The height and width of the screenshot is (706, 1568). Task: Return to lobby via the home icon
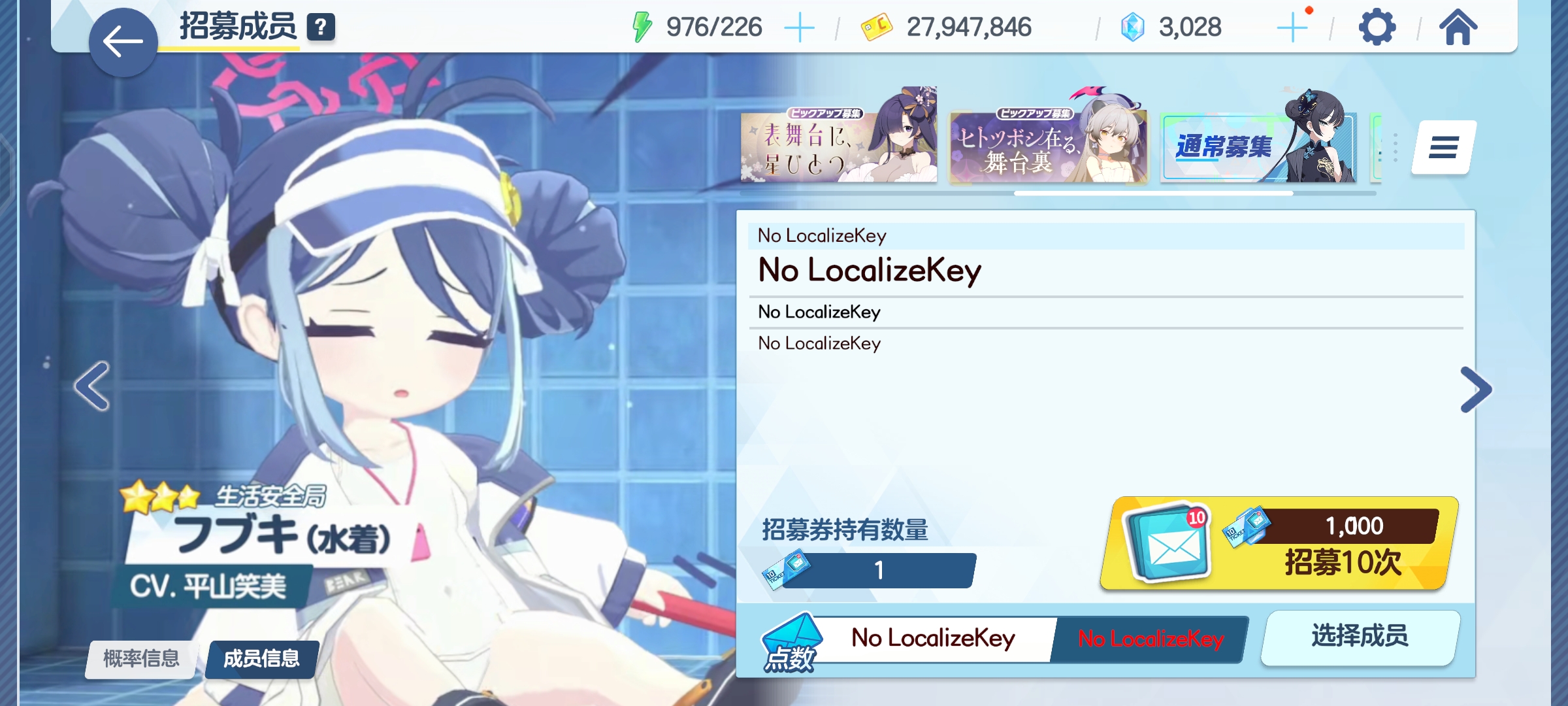coord(1460,27)
